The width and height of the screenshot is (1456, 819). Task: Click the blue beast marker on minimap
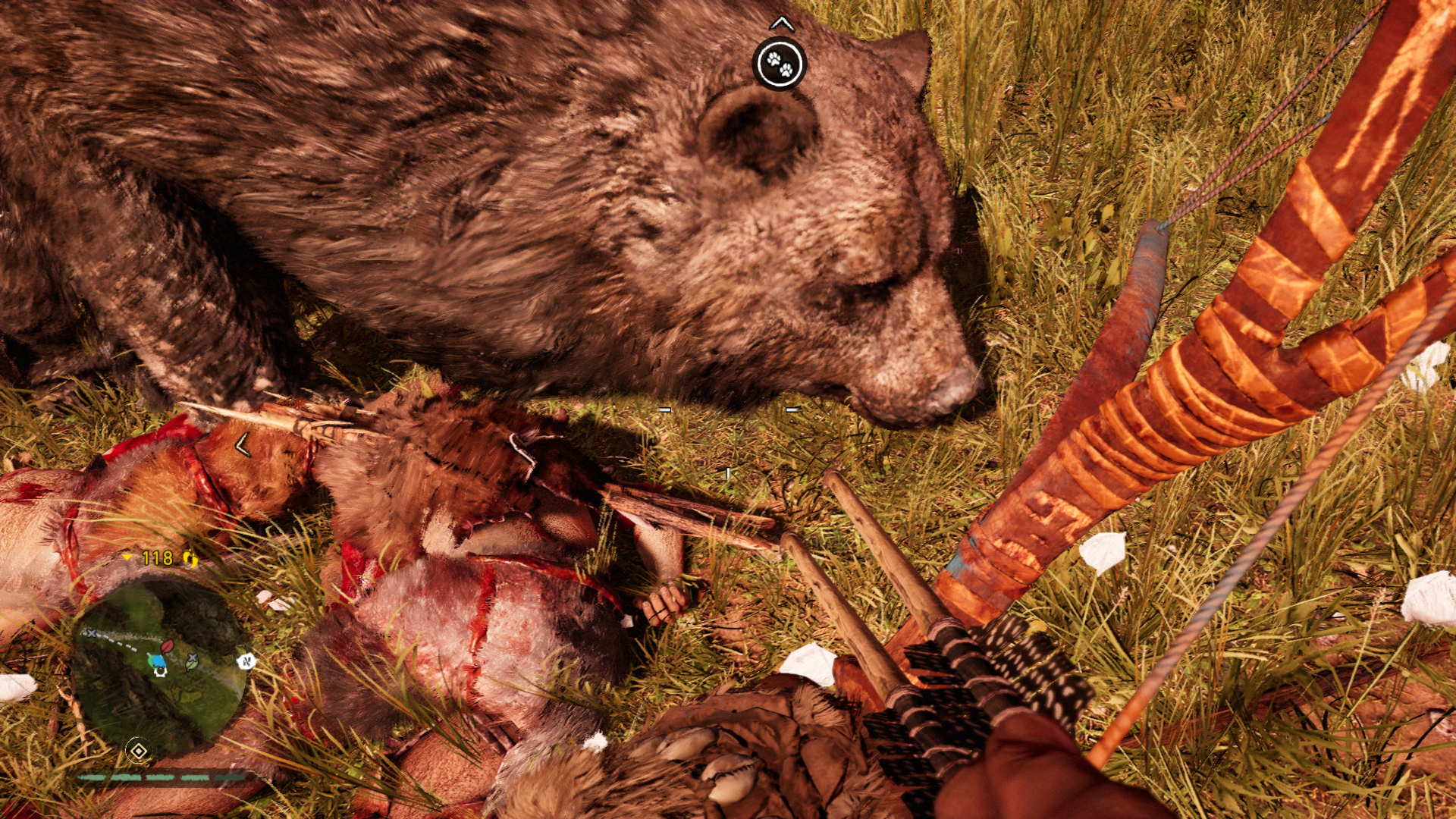[158, 662]
